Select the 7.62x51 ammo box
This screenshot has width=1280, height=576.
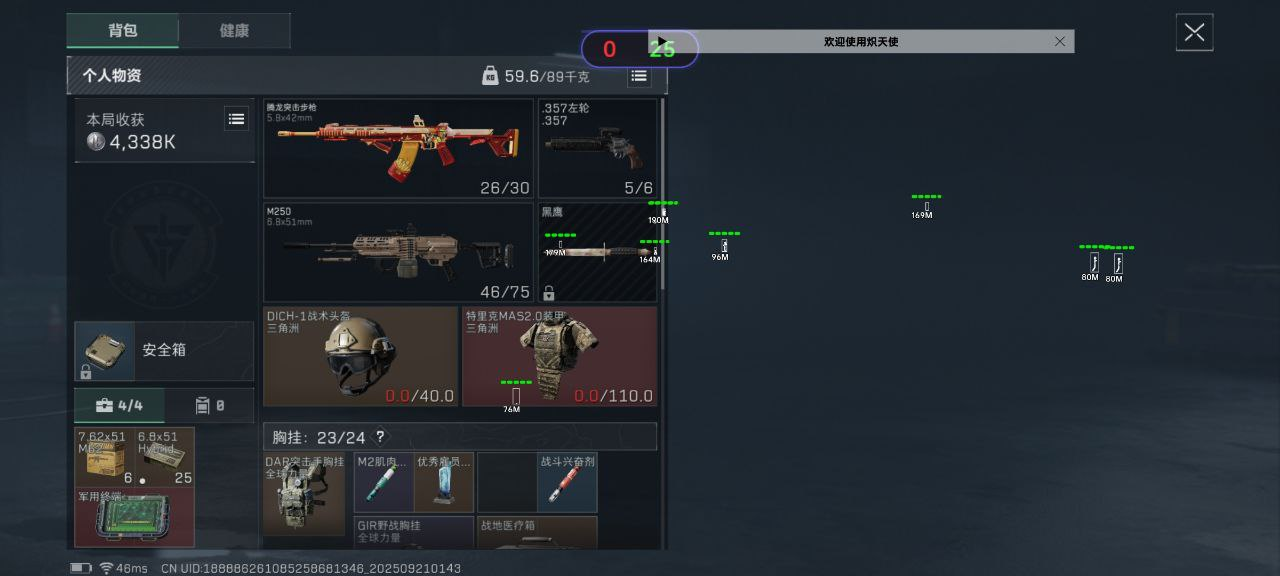coord(105,457)
